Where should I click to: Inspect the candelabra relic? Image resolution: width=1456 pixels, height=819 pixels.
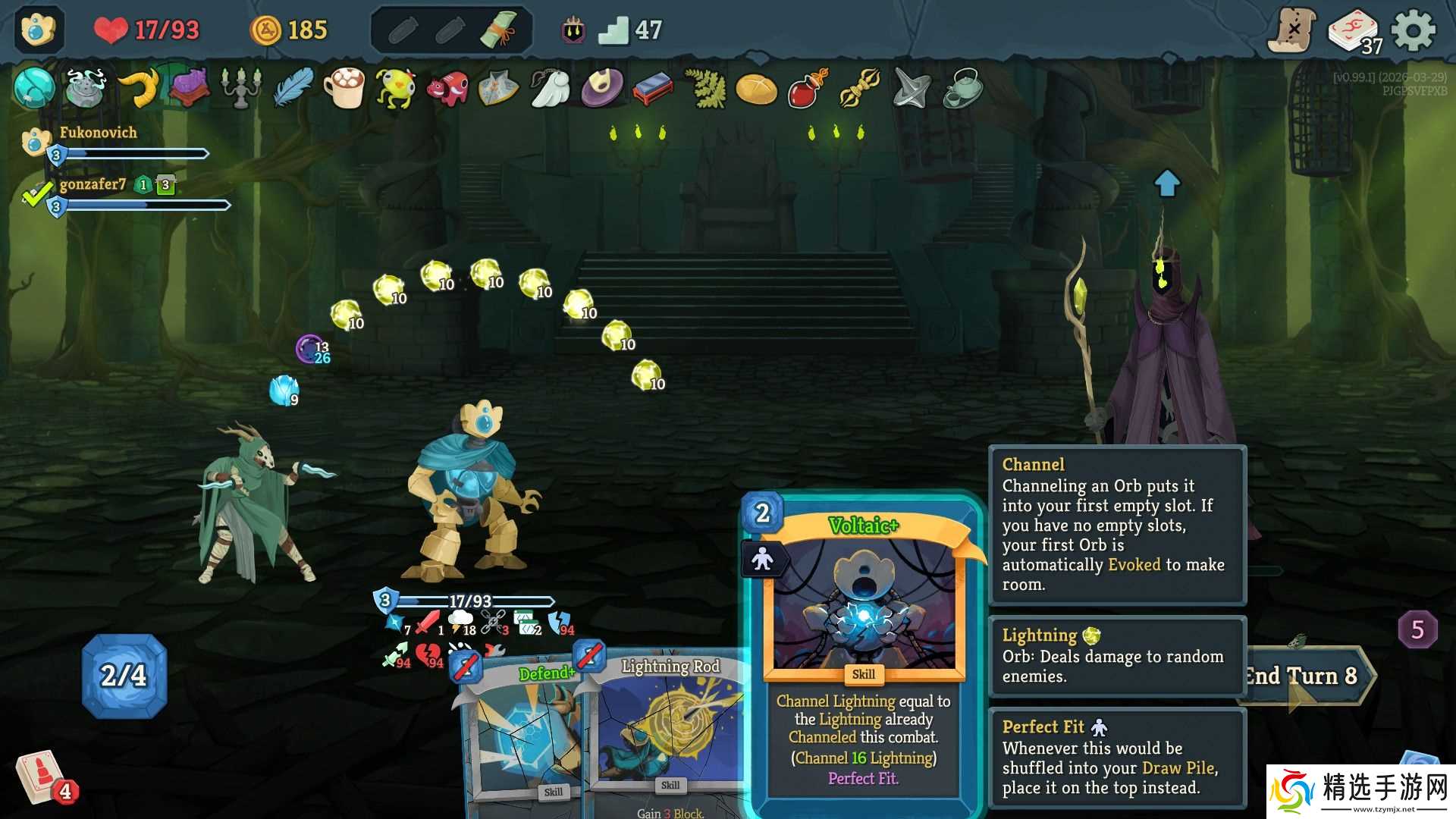(x=241, y=88)
